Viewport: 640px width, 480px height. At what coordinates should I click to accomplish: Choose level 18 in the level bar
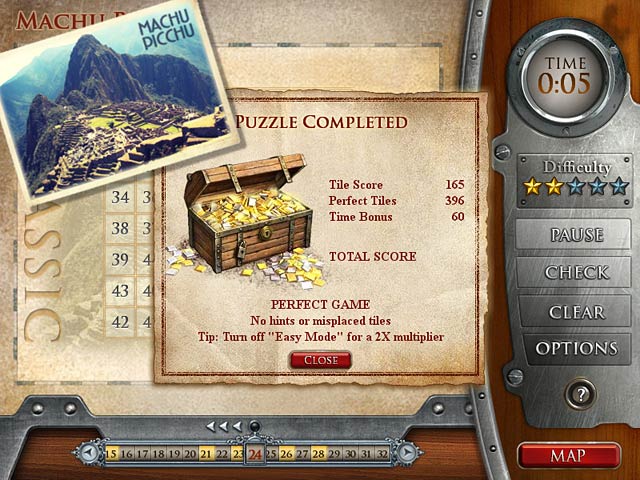click(x=159, y=454)
